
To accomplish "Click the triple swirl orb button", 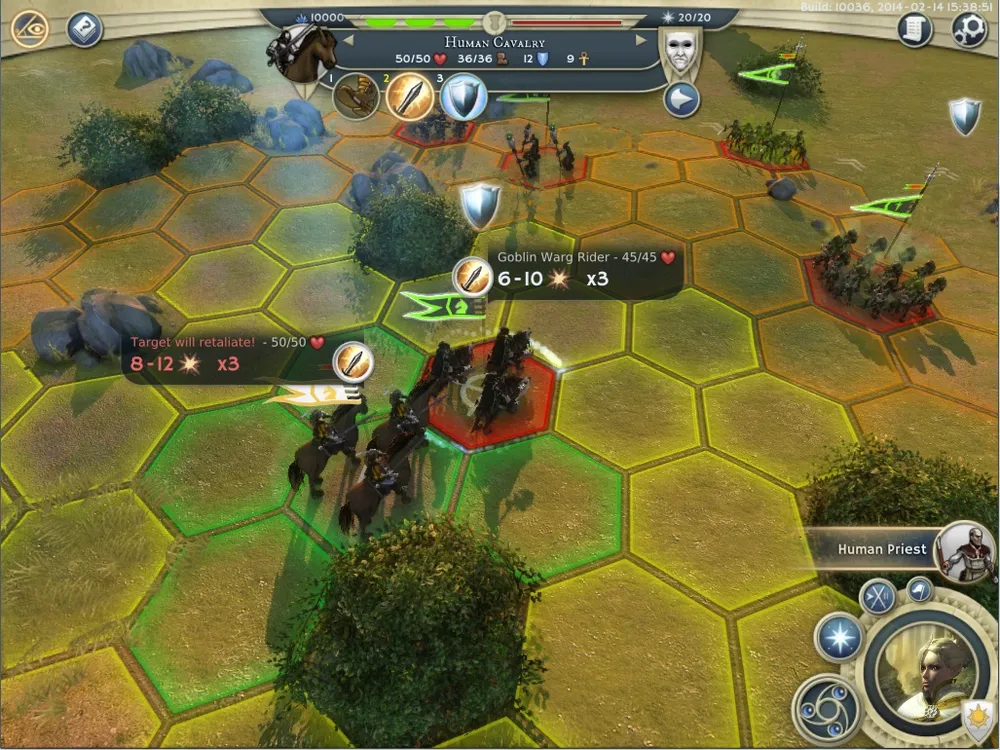I will (x=826, y=708).
